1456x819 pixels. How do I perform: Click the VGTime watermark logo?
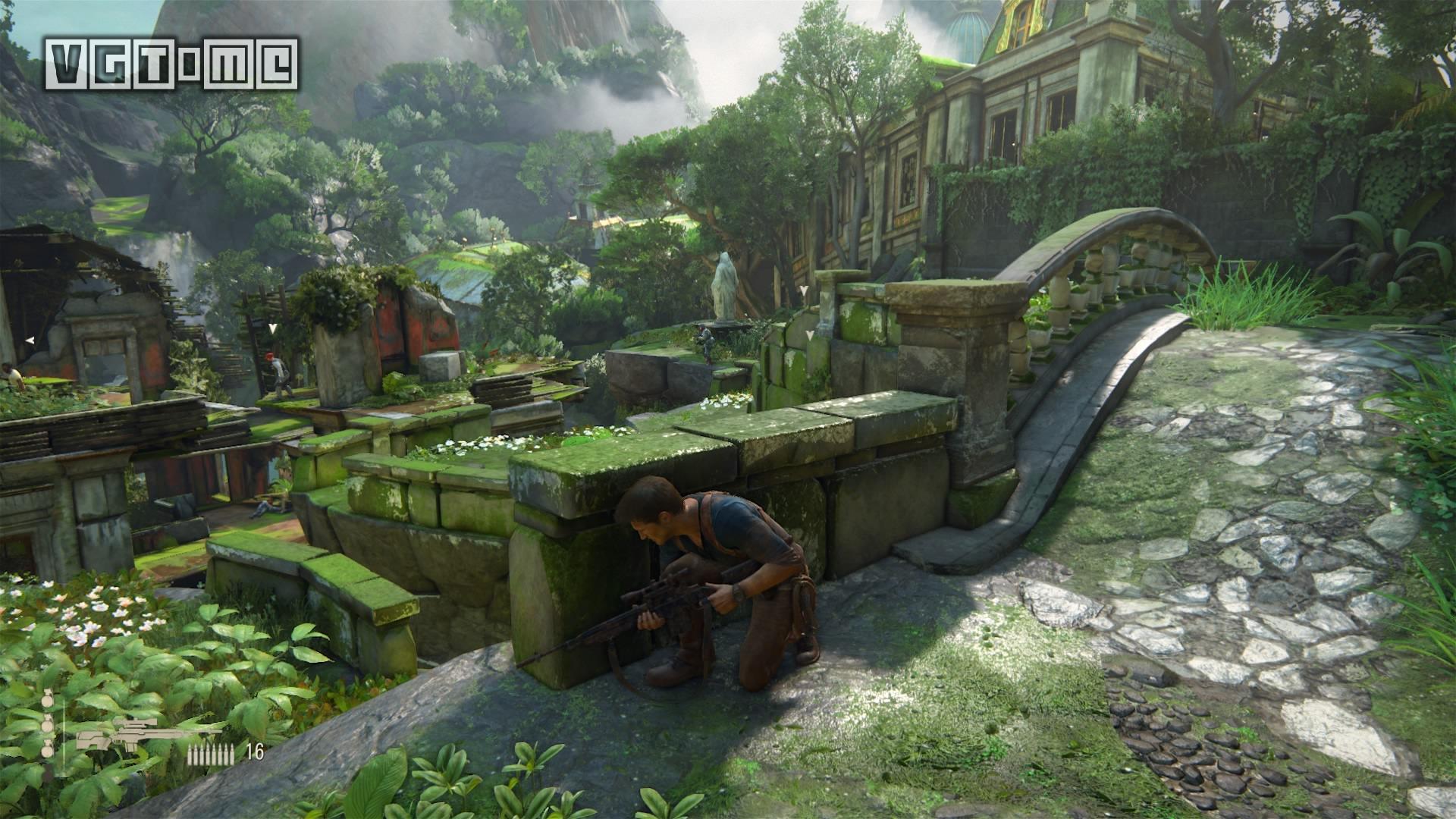[171, 63]
